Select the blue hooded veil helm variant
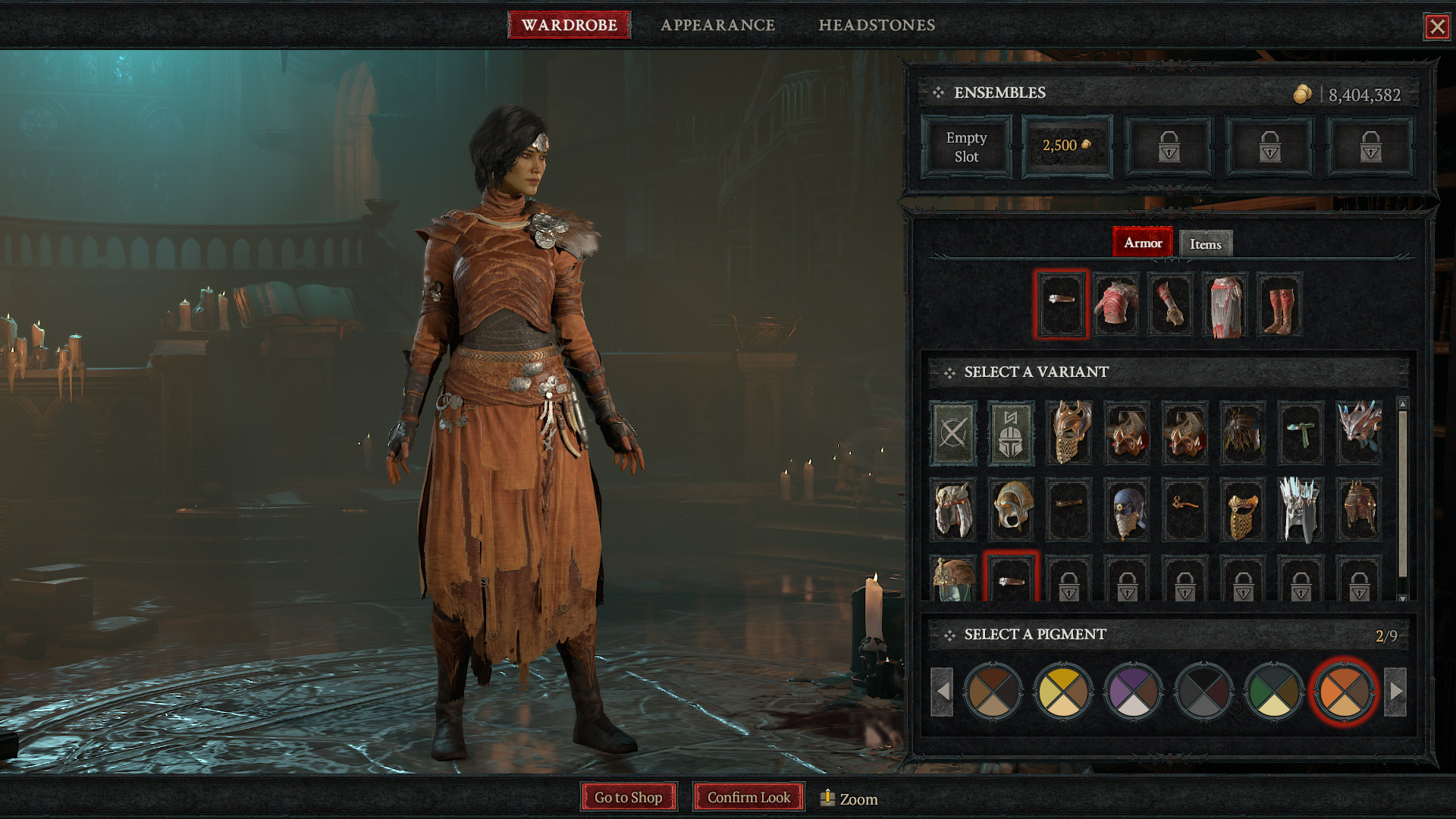 pos(1127,510)
